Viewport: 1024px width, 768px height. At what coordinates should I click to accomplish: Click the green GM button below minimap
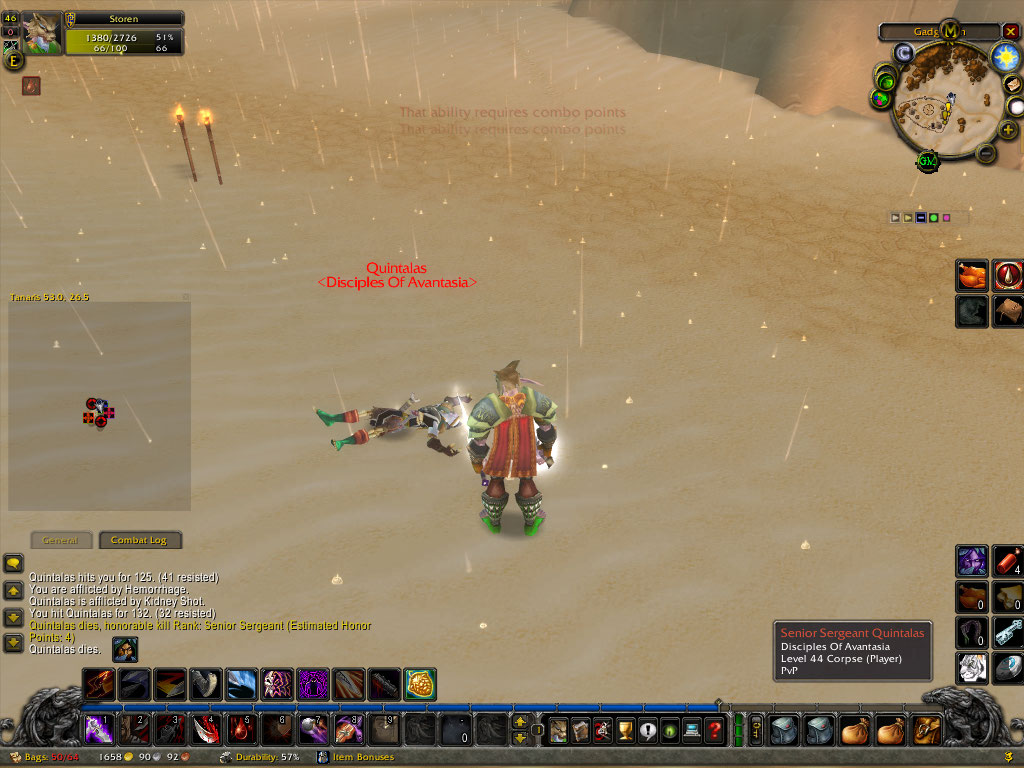pyautogui.click(x=926, y=161)
